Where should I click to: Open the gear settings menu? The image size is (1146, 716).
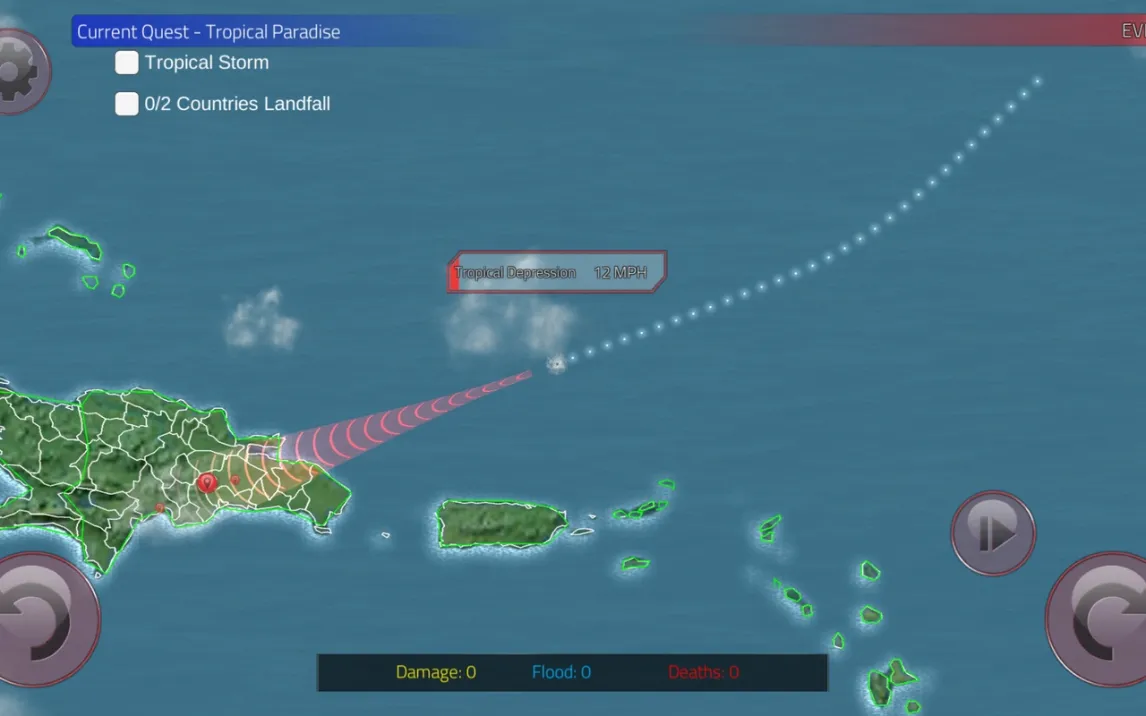click(18, 70)
